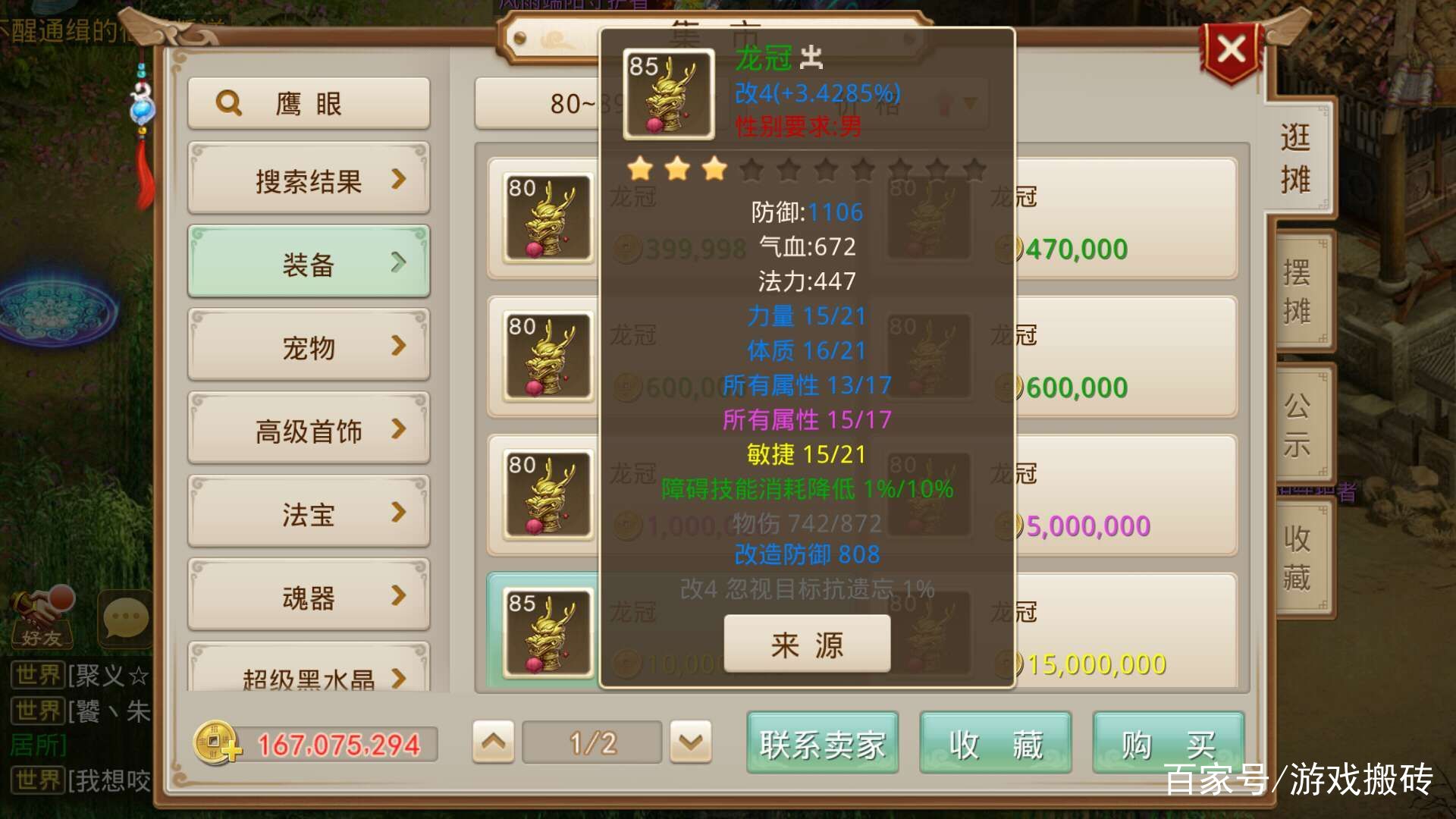This screenshot has height=819, width=1456.
Task: Toggle the fourth star rating on 龙冠
Action: coord(752,169)
